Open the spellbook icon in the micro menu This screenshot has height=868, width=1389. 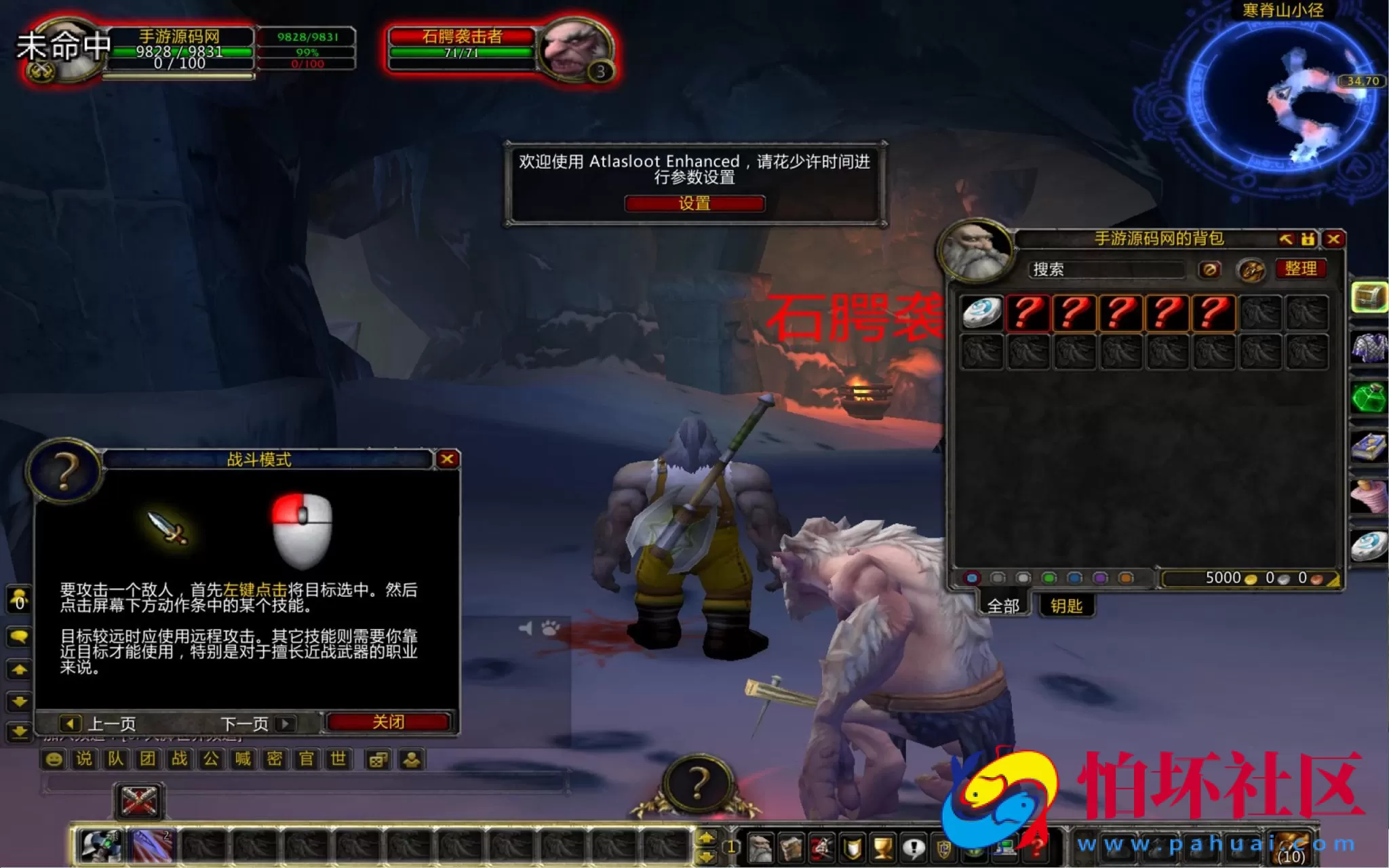[x=791, y=848]
